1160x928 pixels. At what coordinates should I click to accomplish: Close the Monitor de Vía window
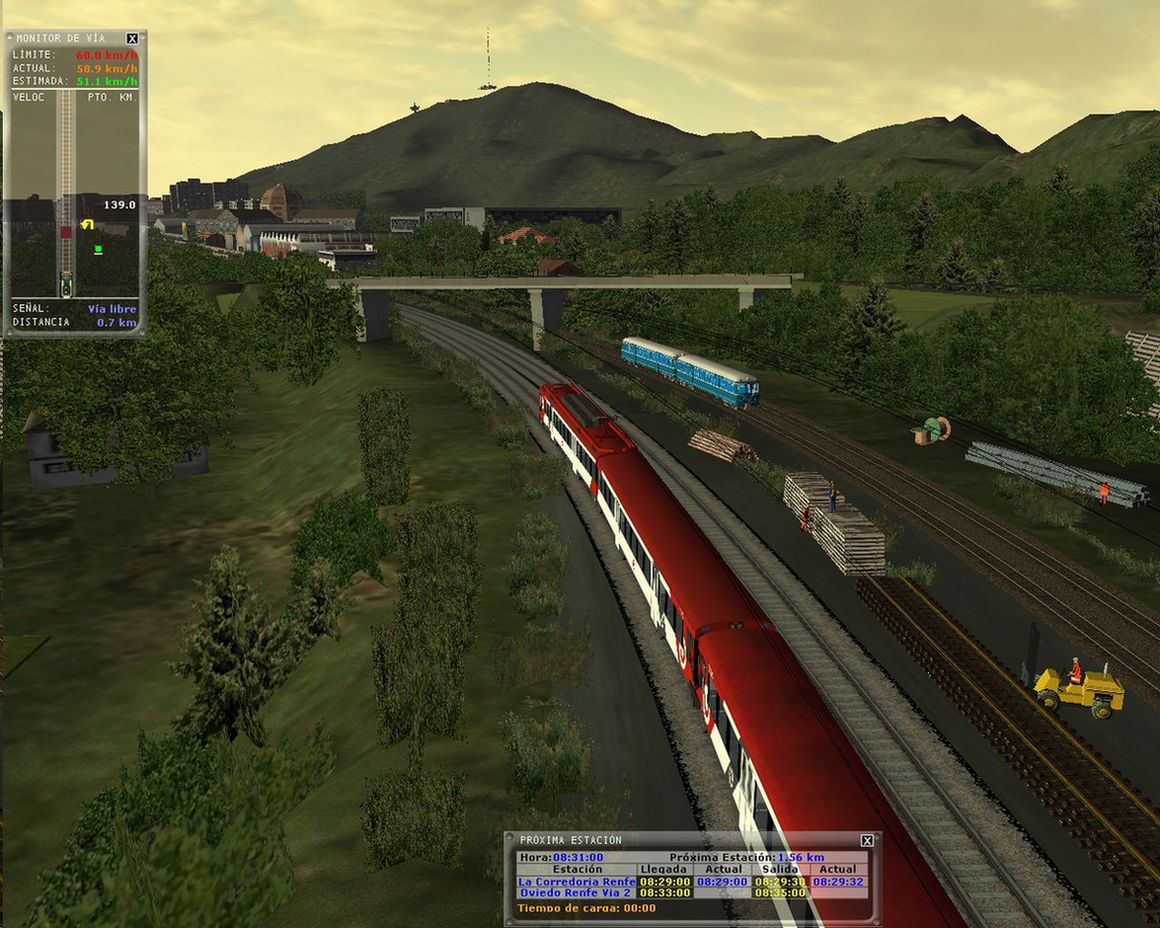[x=132, y=39]
